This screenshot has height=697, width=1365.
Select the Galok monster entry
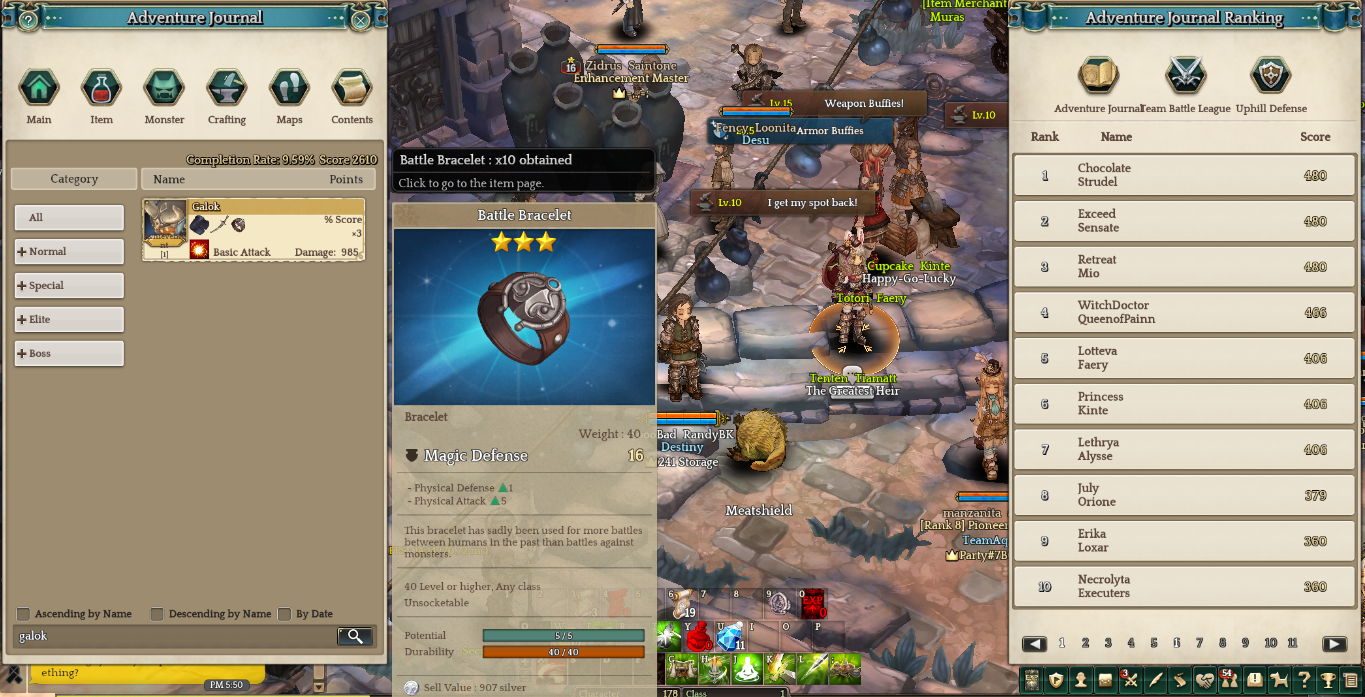[x=253, y=230]
